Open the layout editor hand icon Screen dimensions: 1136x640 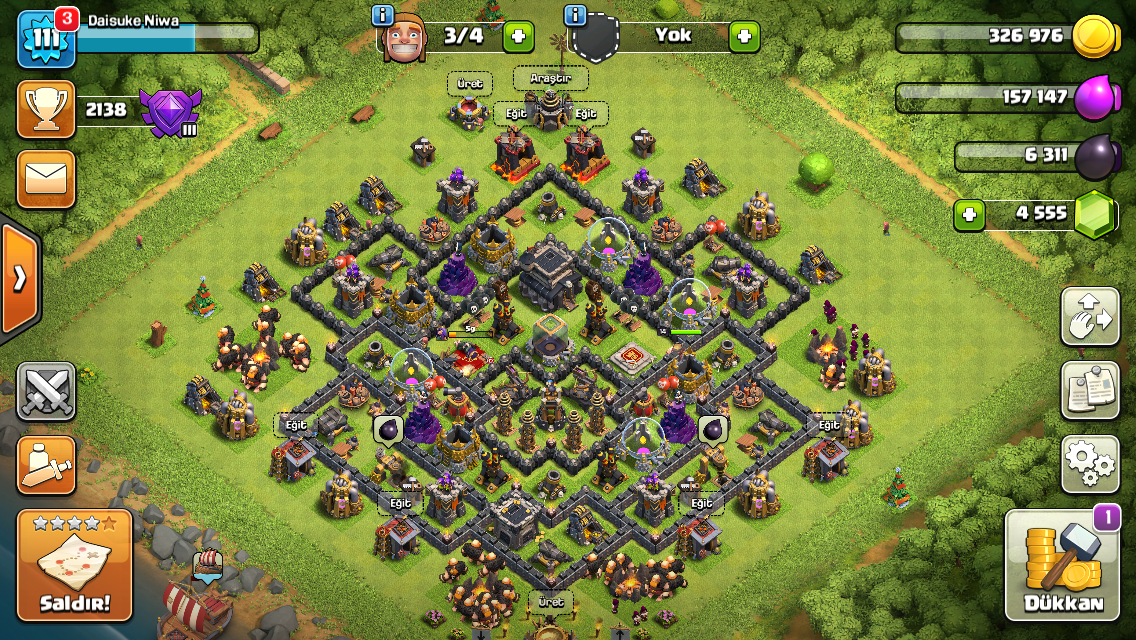pyautogui.click(x=1090, y=316)
